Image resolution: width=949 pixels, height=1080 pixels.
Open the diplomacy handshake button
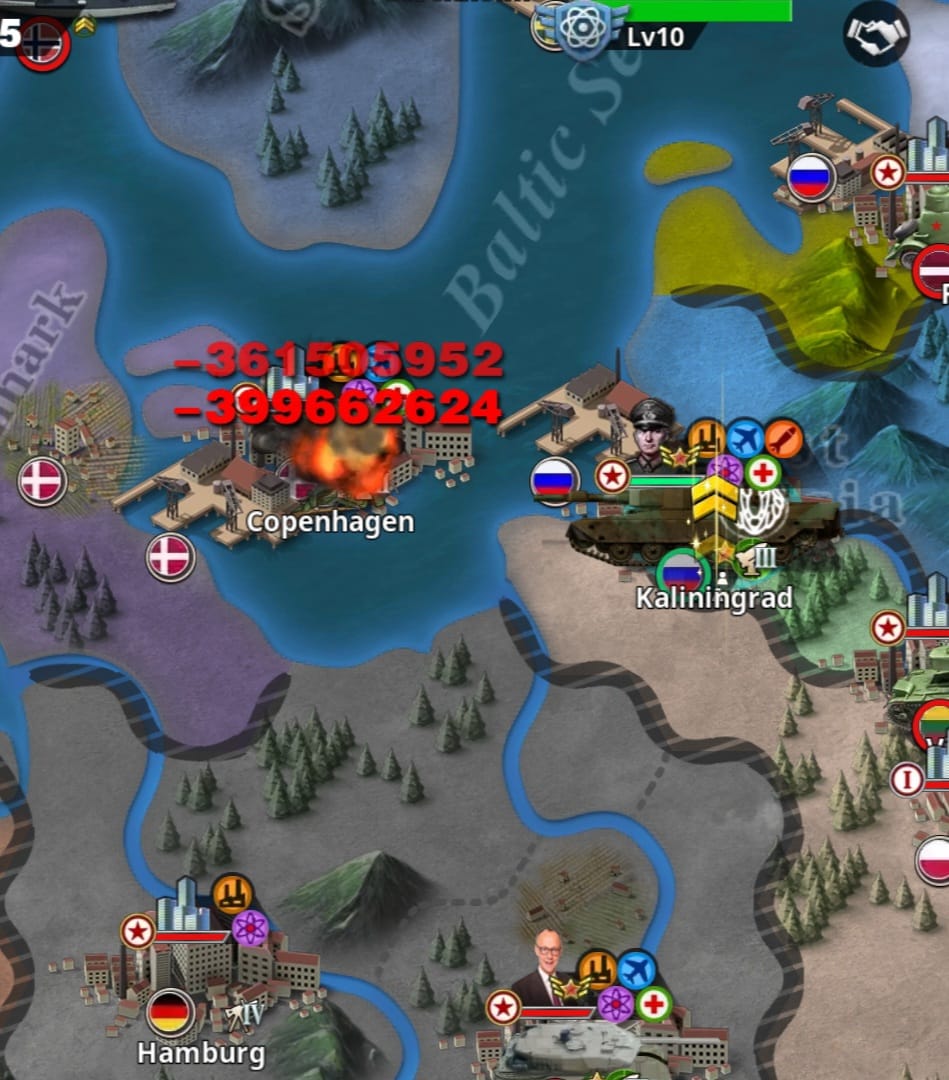tap(876, 34)
